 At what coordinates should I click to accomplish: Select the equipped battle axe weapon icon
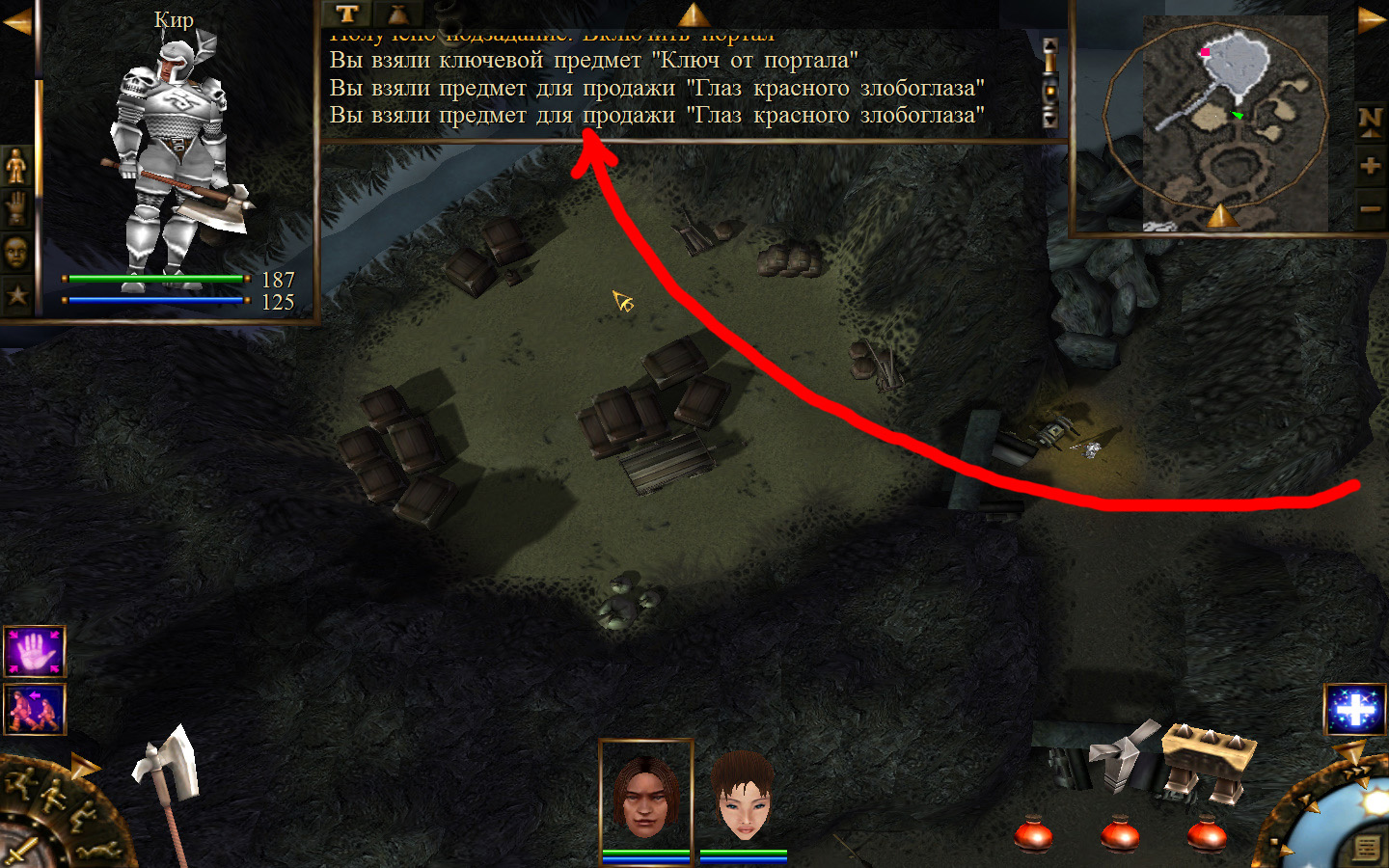[x=167, y=781]
